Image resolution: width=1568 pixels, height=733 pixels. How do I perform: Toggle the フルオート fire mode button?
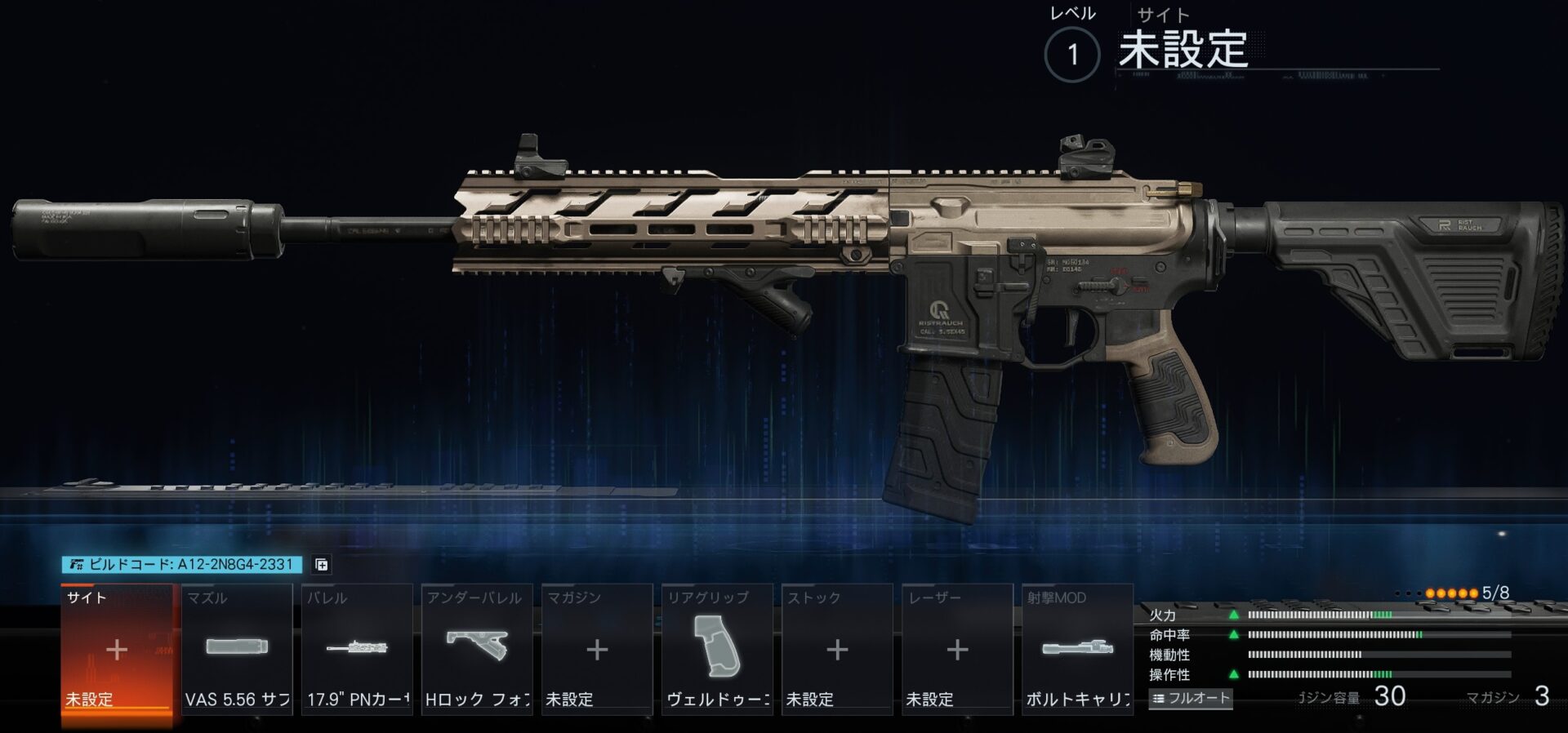[1191, 699]
